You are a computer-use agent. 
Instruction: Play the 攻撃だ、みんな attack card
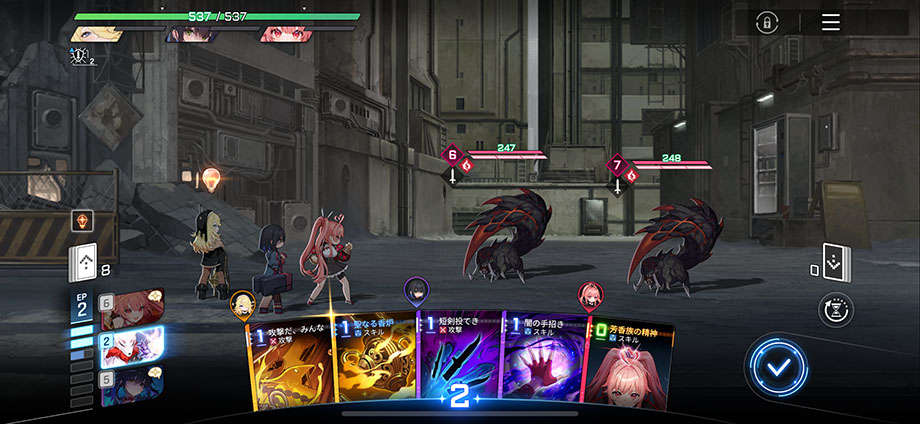coord(288,365)
